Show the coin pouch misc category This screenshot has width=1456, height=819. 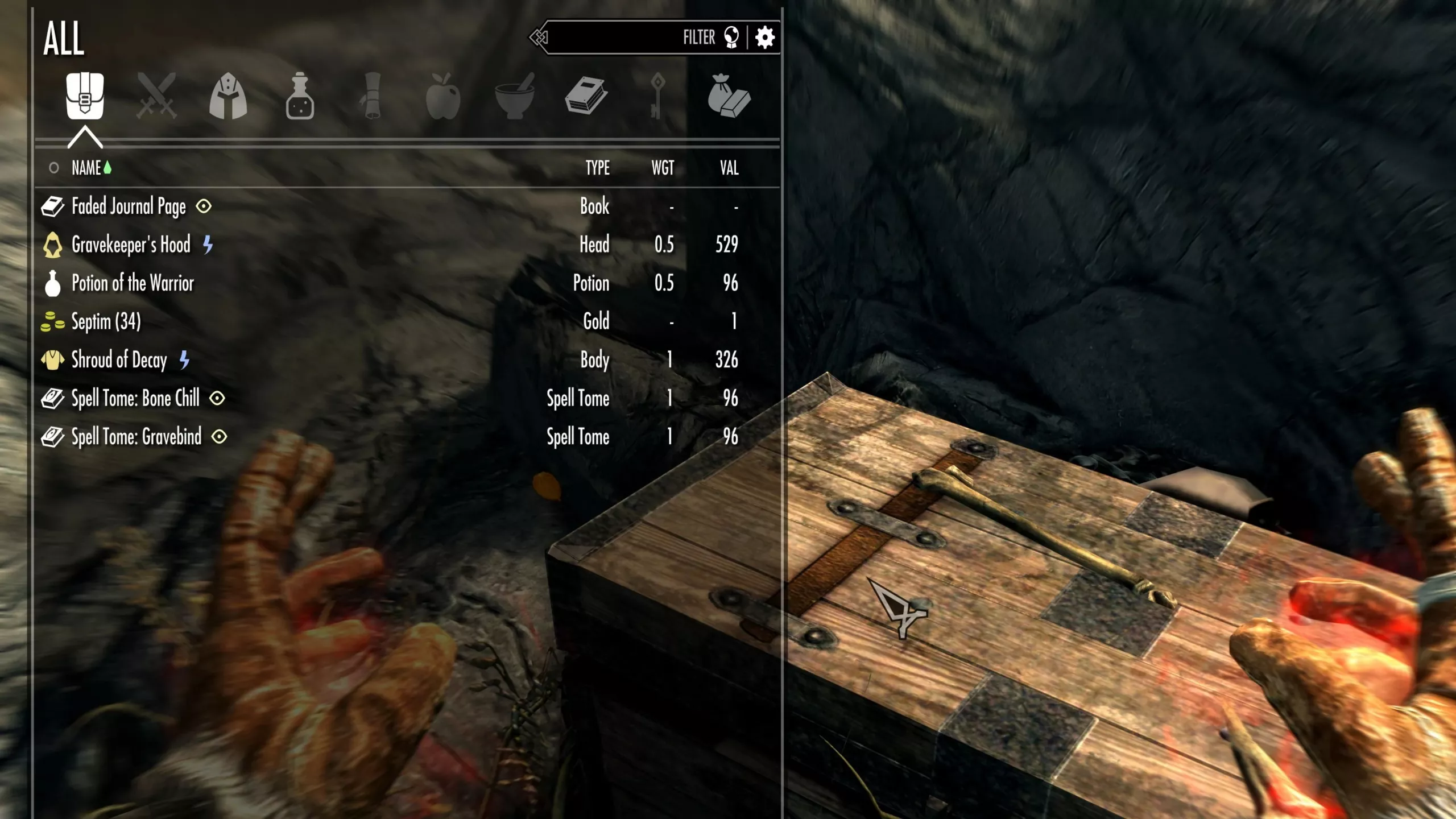[x=729, y=96]
